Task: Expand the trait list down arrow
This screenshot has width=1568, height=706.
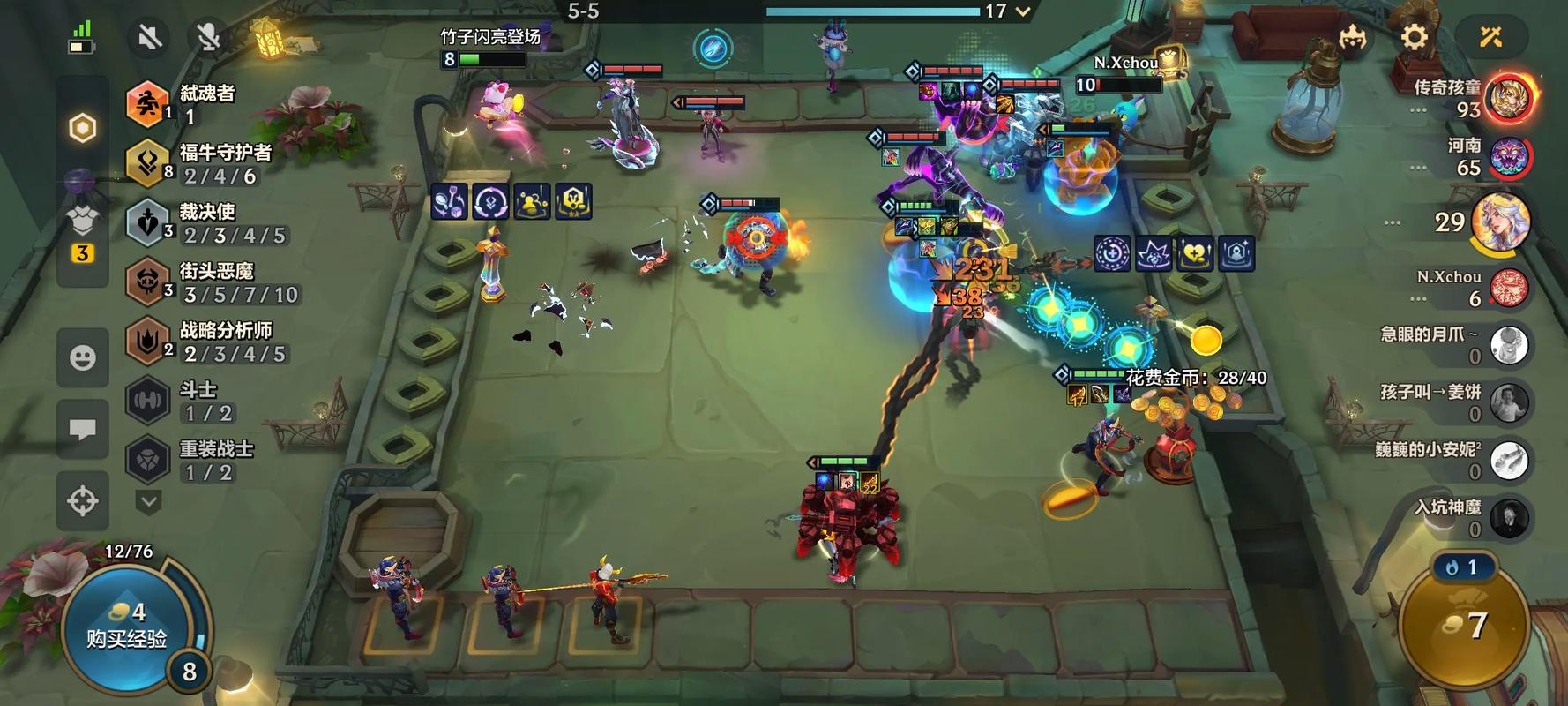Action: point(149,502)
